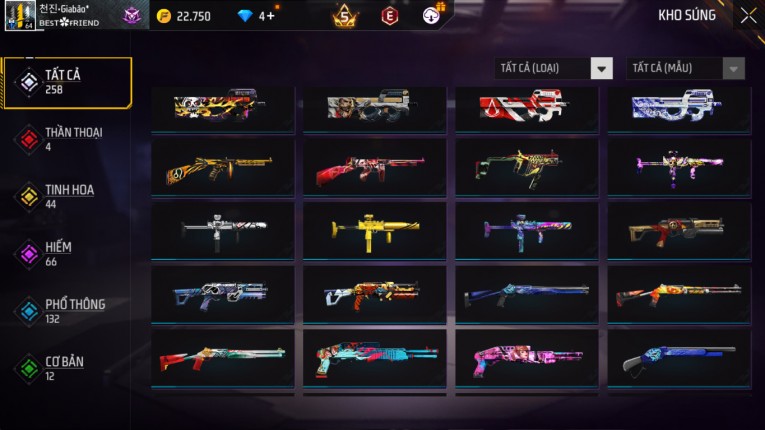The height and width of the screenshot is (430, 765).
Task: Switch to the Thần Thoại rarity tab
Action: click(67, 139)
